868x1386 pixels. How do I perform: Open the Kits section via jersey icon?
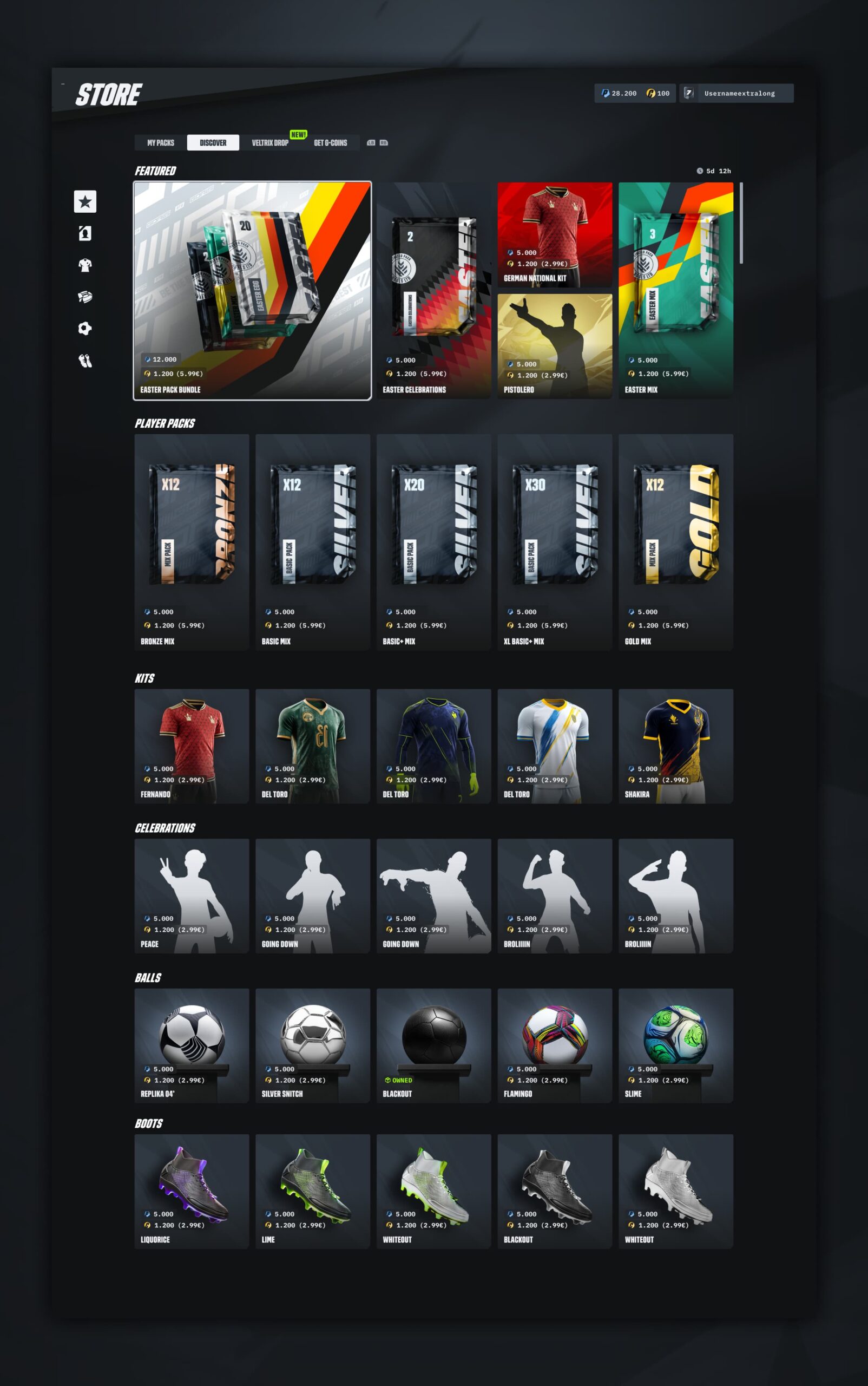tap(85, 265)
